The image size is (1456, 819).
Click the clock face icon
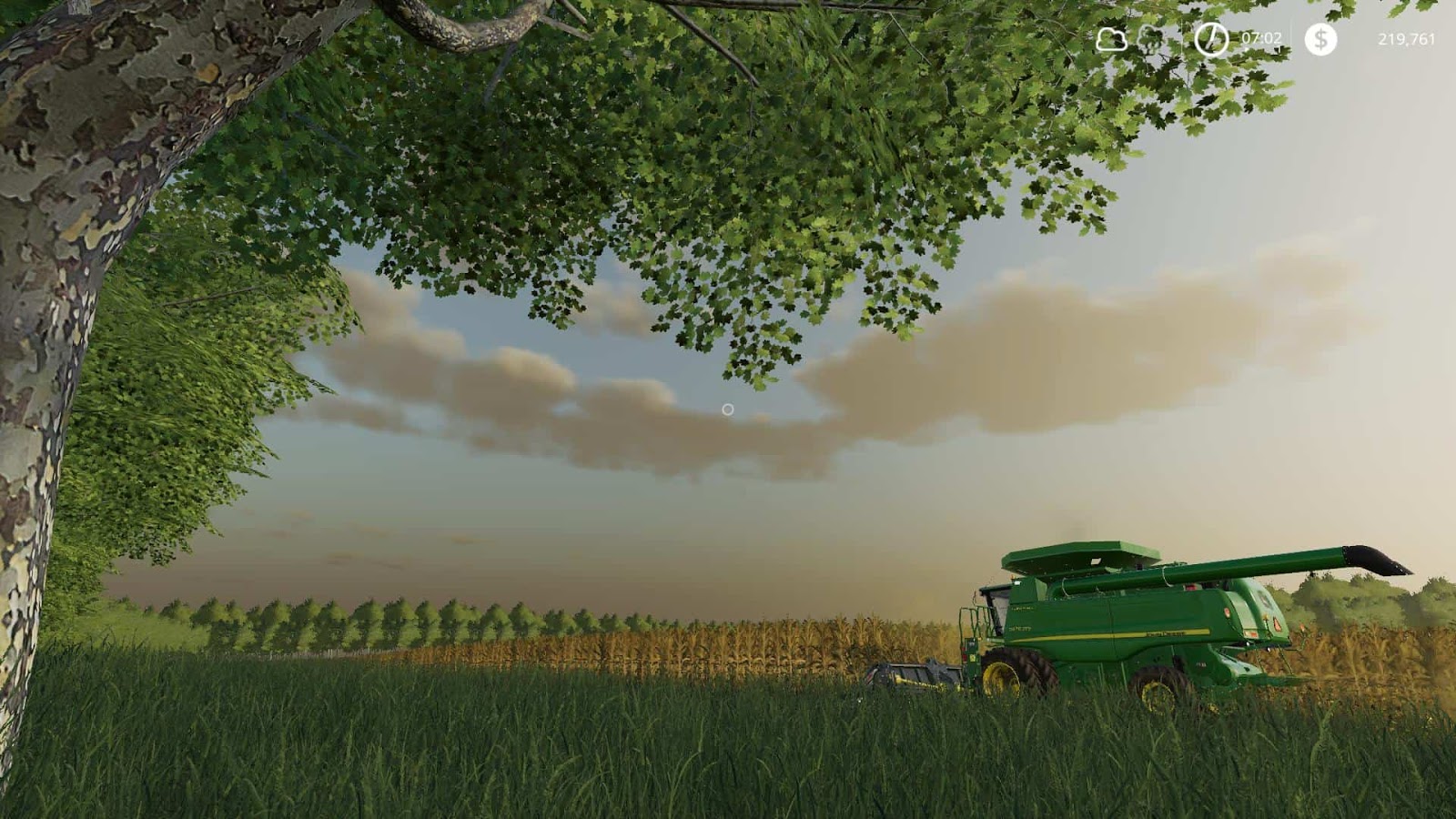(1210, 39)
